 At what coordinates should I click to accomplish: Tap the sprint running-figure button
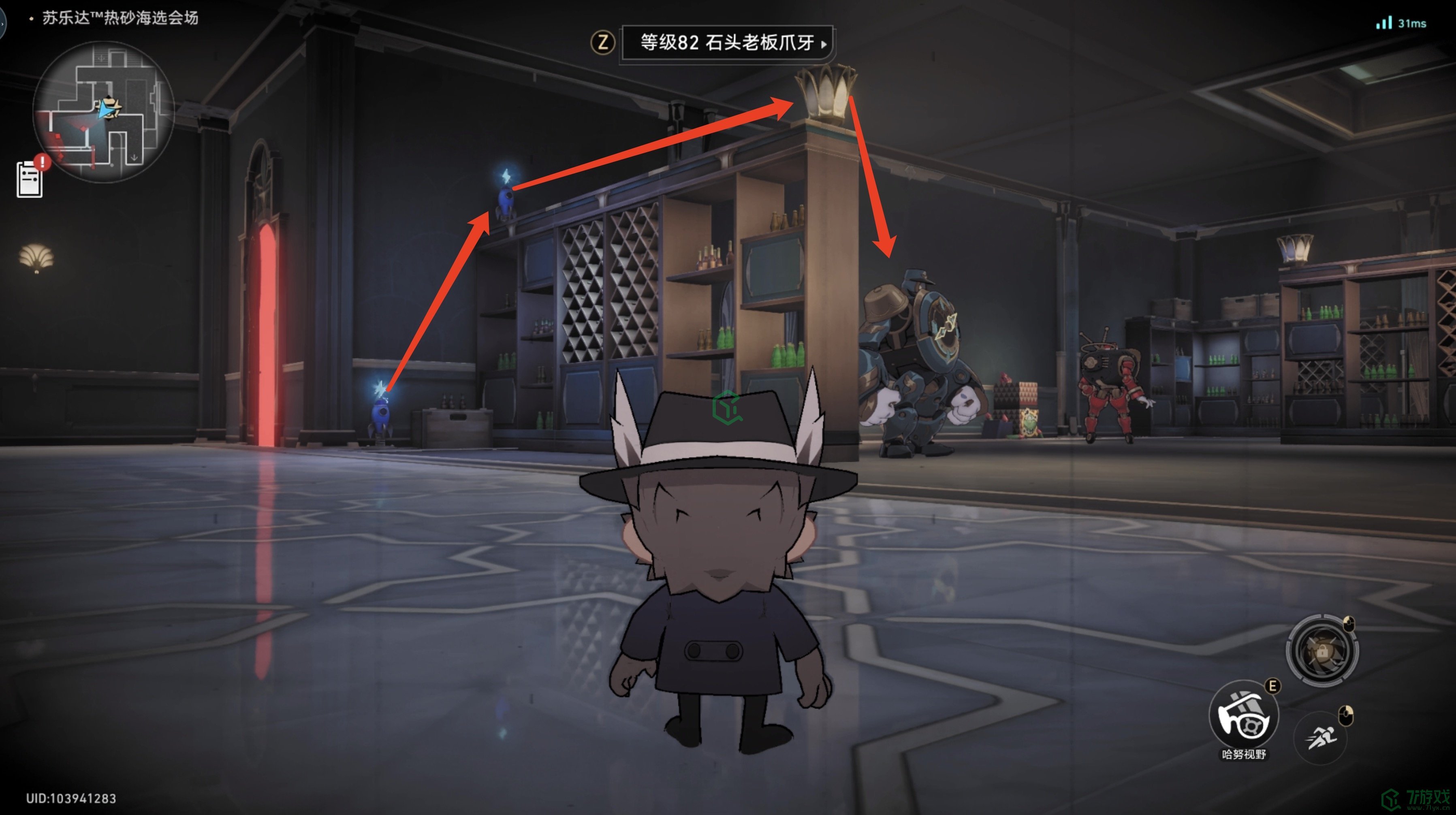tap(1320, 737)
